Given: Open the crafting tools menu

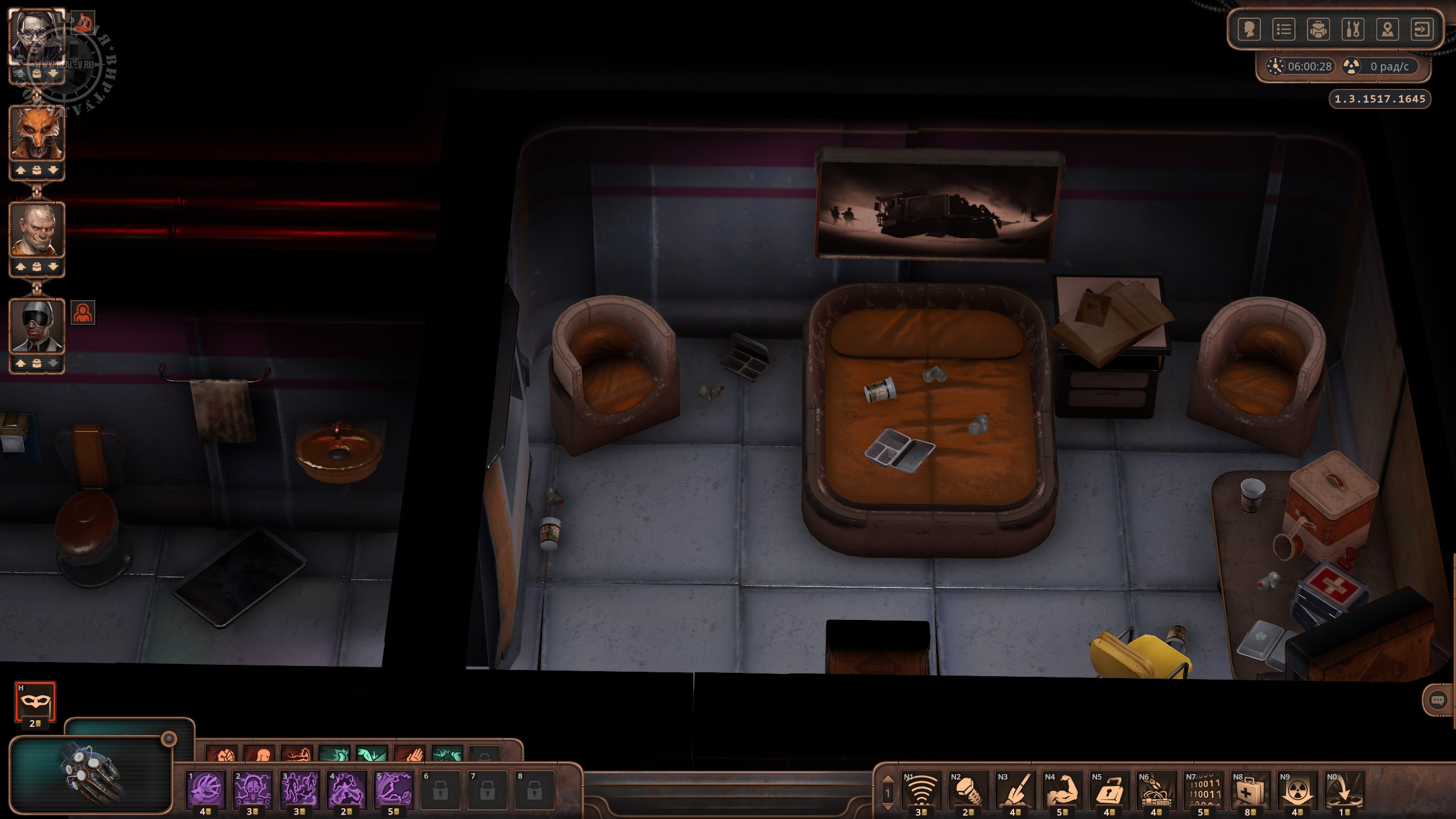Looking at the screenshot, I should click(x=1353, y=30).
